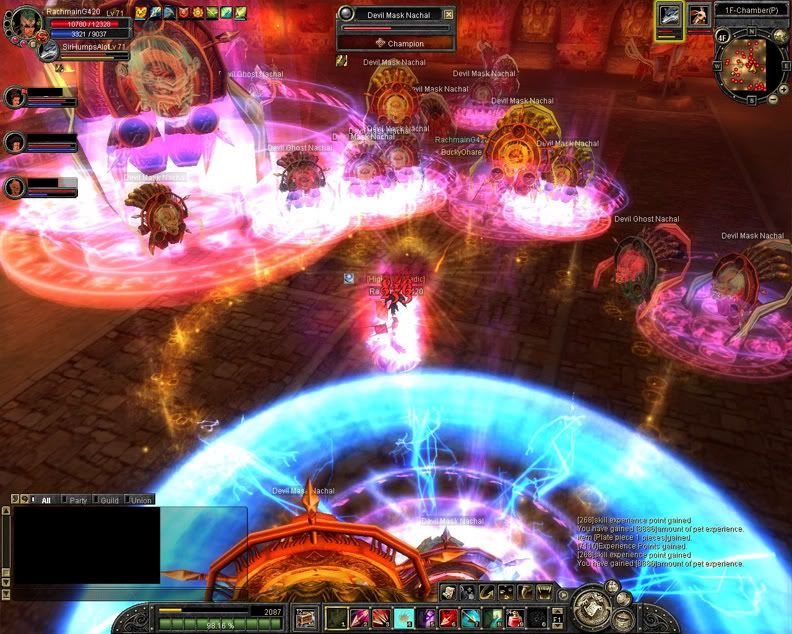Viewport: 792px width, 634px height.
Task: Close the Devil Mask Nachal target window
Action: click(x=448, y=14)
